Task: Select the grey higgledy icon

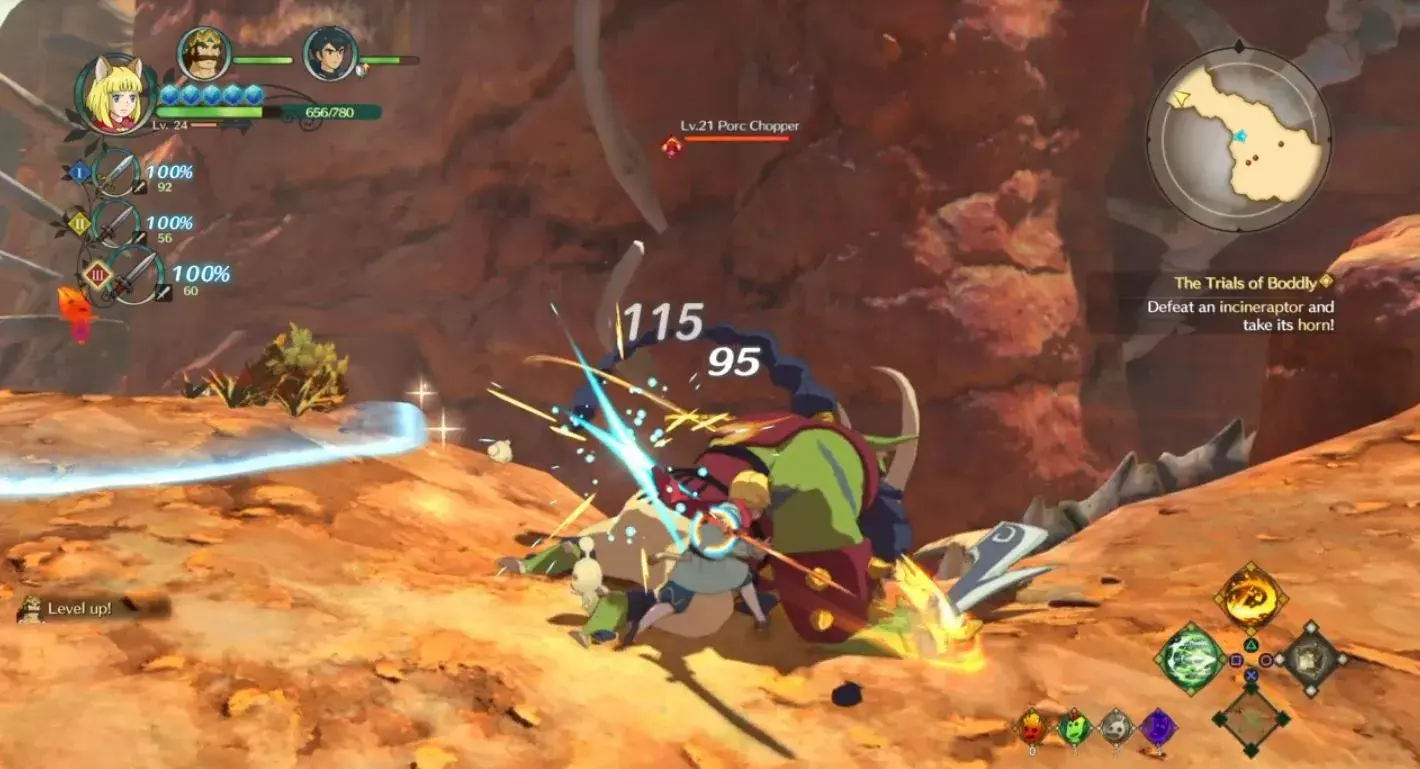Action: point(1116,727)
